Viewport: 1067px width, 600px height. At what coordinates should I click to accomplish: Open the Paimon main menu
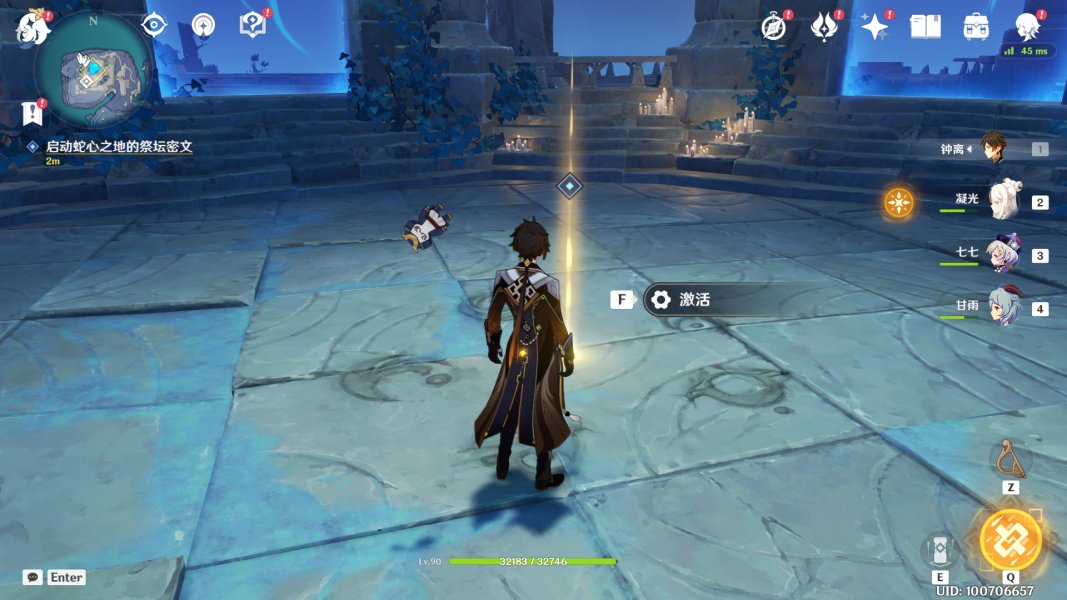click(x=32, y=27)
